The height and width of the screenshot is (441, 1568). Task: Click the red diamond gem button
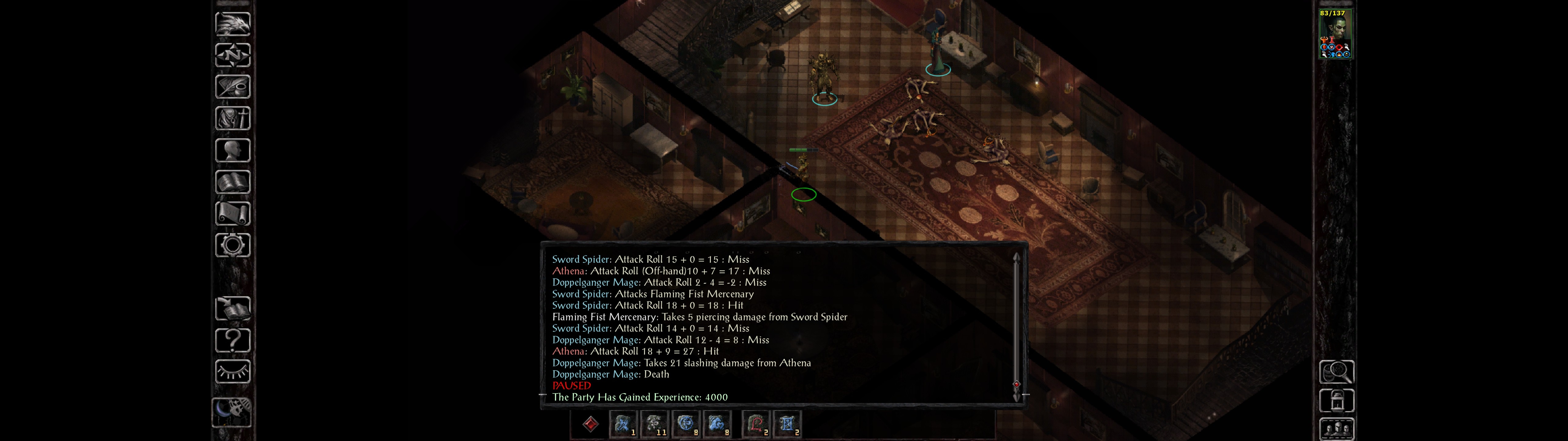(590, 424)
